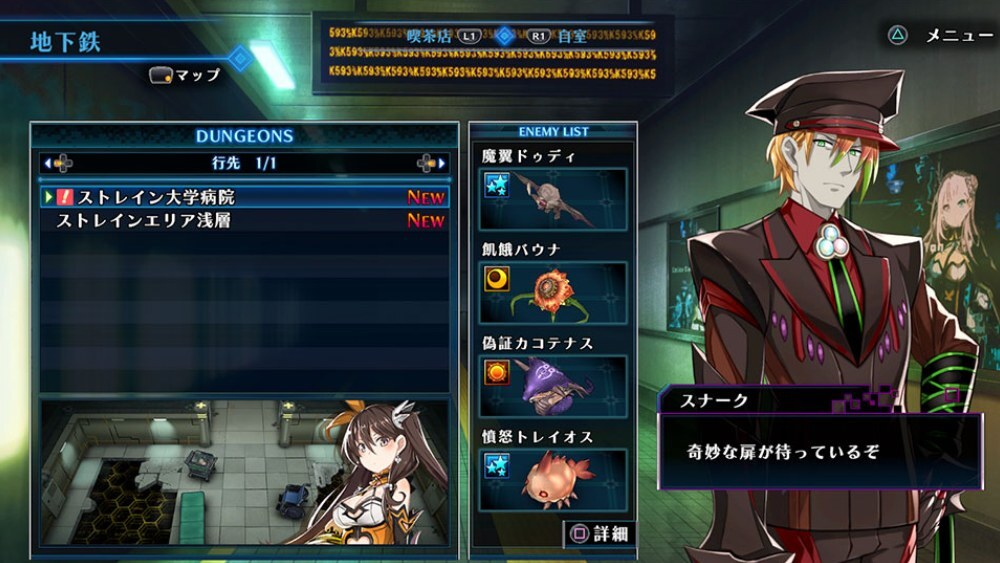This screenshot has width=1000, height=563.
Task: Go to the previous 行先 page arrow
Action: [x=57, y=162]
